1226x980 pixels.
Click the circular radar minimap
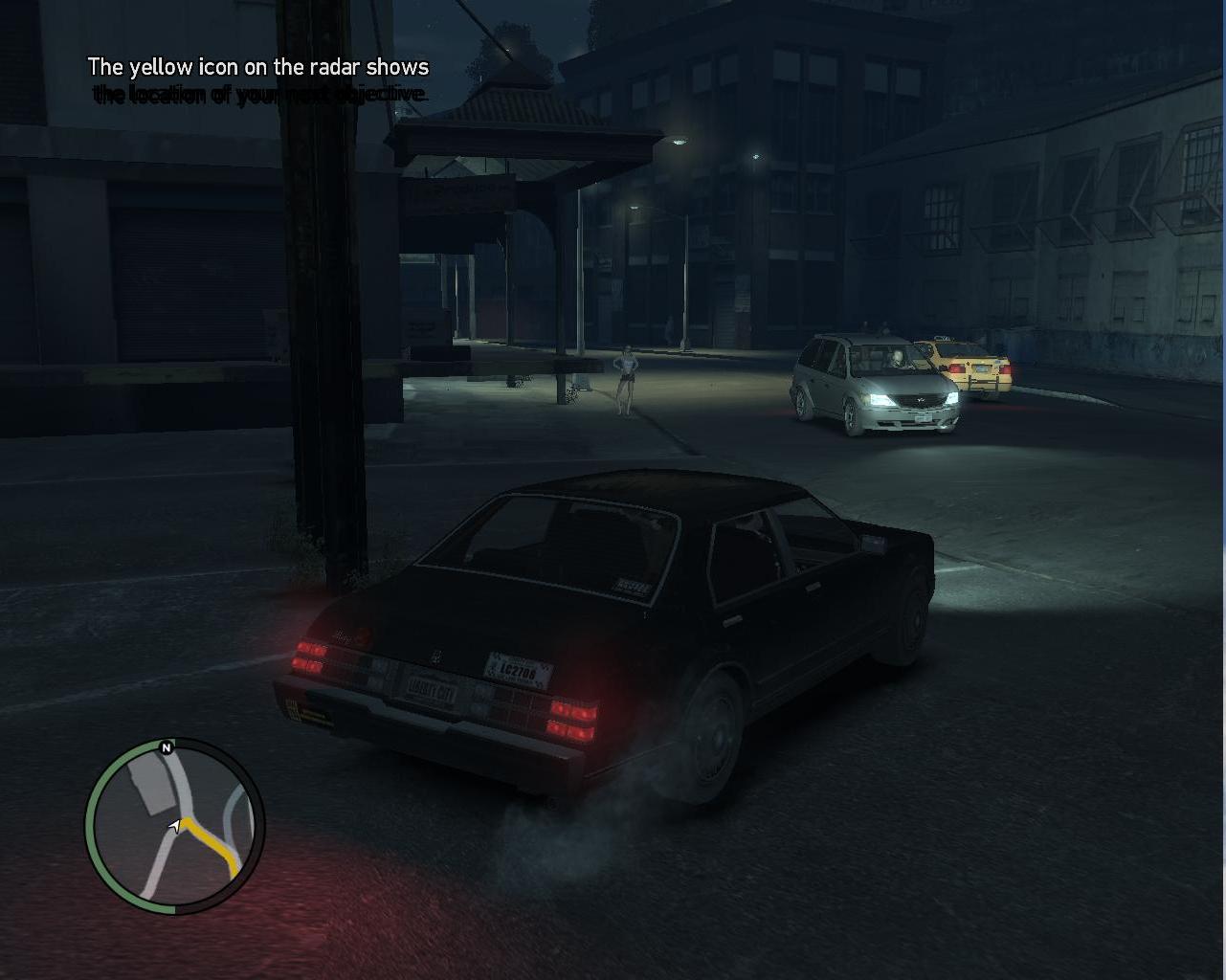tap(174, 825)
